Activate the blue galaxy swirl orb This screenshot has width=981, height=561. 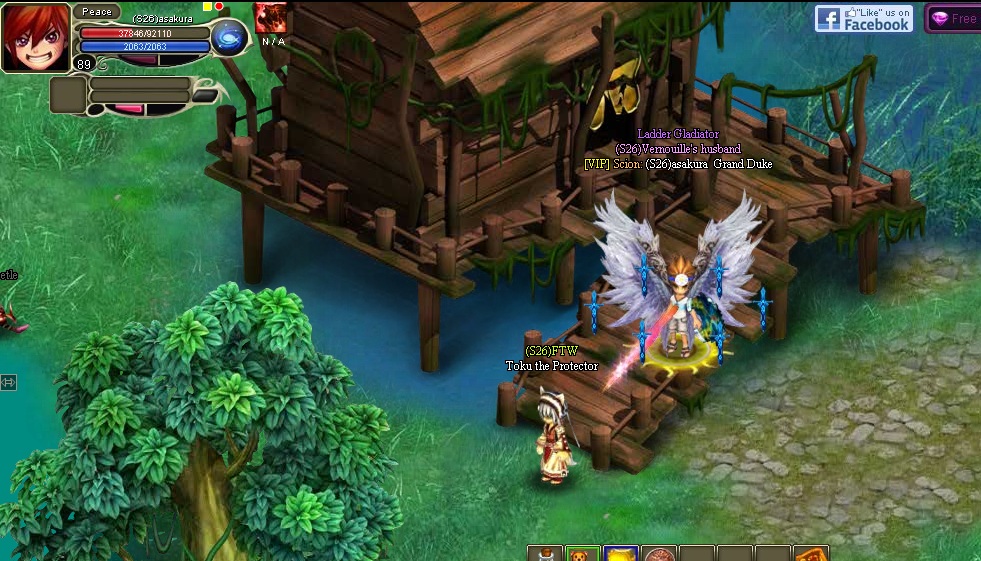[229, 38]
